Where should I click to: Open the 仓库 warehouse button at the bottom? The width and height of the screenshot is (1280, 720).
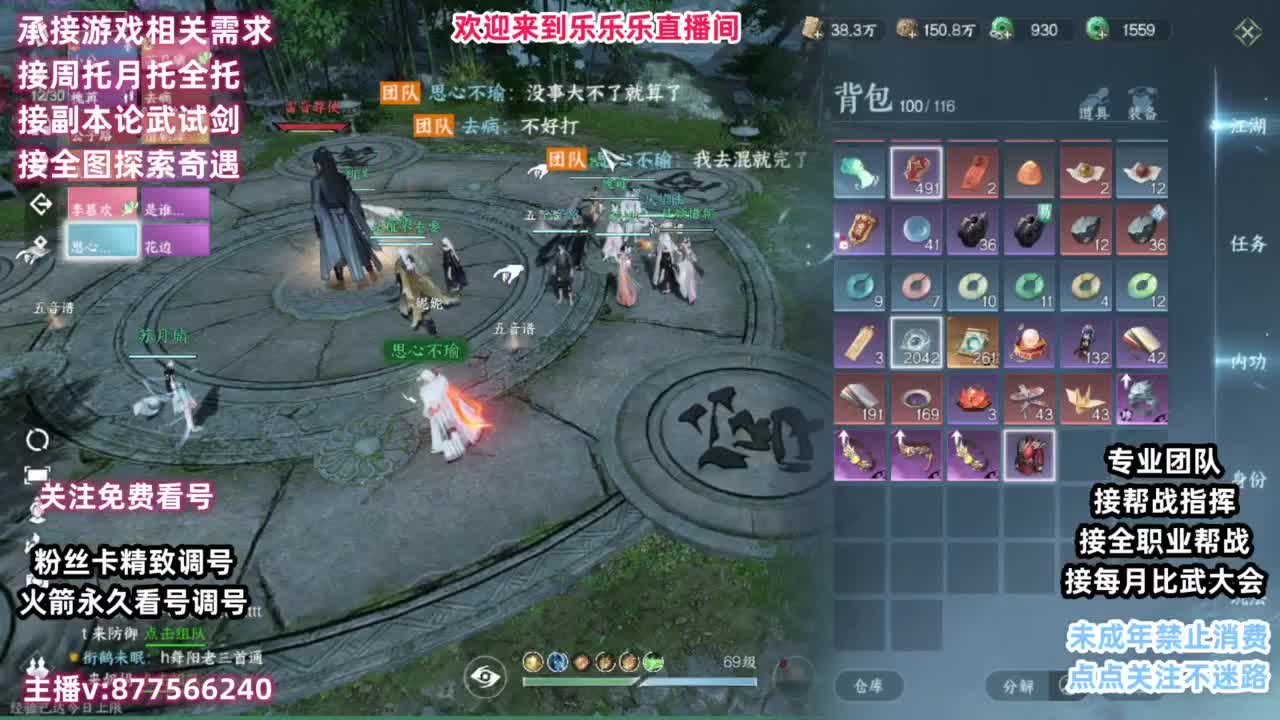point(868,684)
